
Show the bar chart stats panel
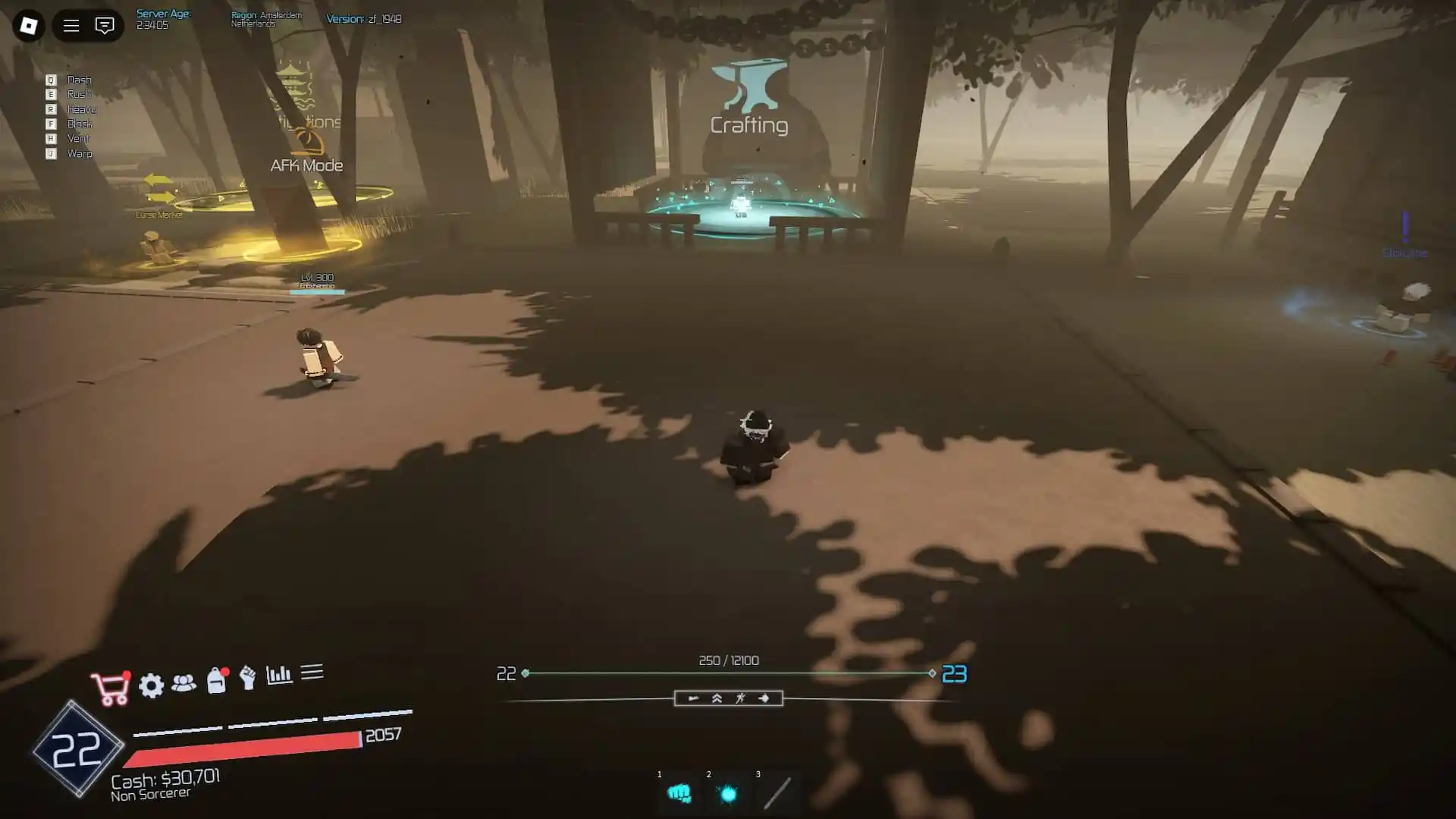(279, 675)
